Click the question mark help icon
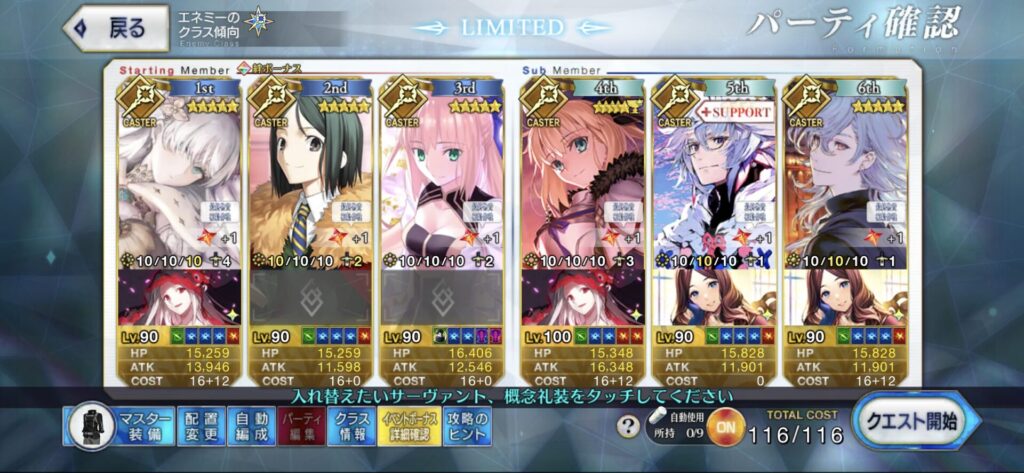1024x473 pixels. point(628,427)
